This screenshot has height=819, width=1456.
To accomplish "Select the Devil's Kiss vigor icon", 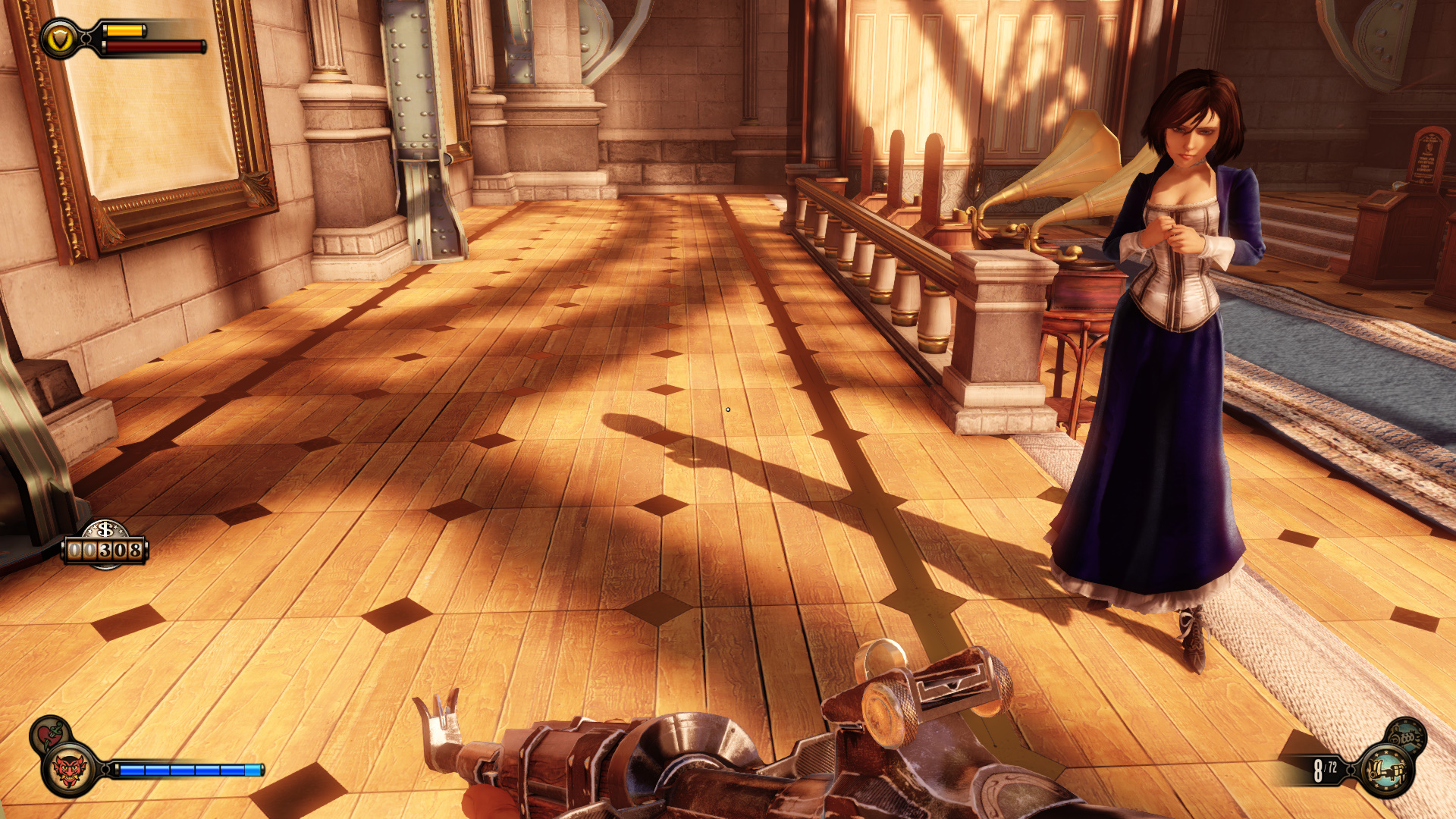I will 69,770.
